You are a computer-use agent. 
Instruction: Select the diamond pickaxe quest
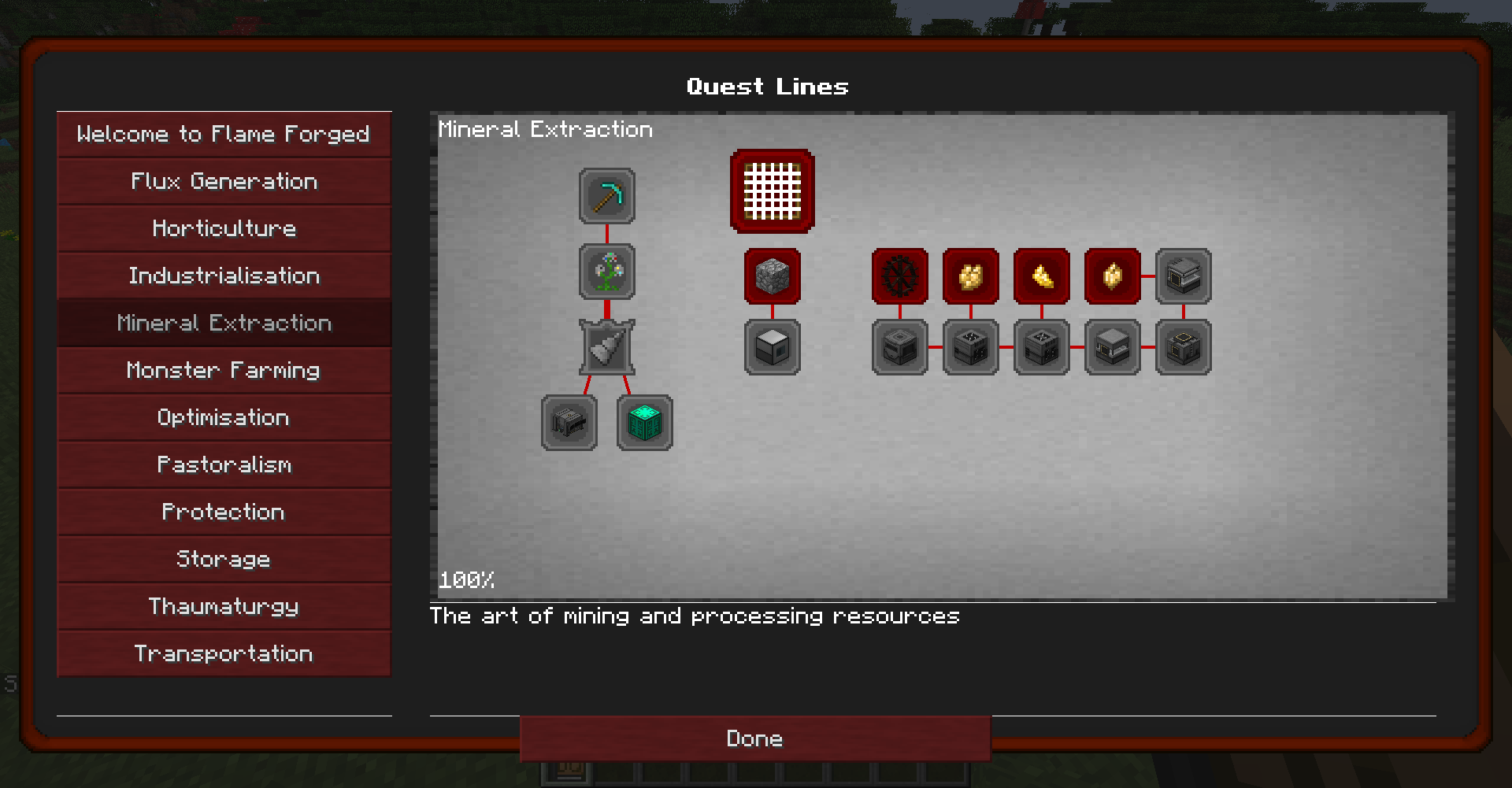[x=606, y=197]
